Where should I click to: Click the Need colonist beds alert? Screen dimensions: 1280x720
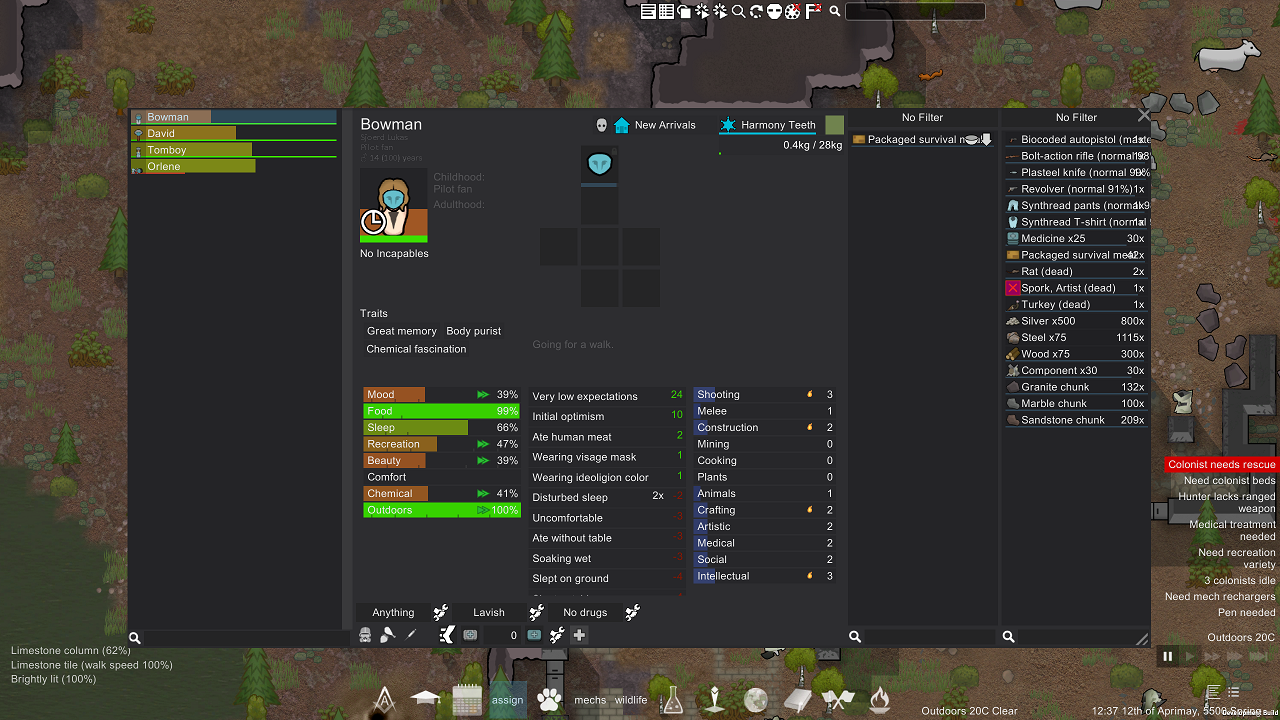pyautogui.click(x=1222, y=480)
